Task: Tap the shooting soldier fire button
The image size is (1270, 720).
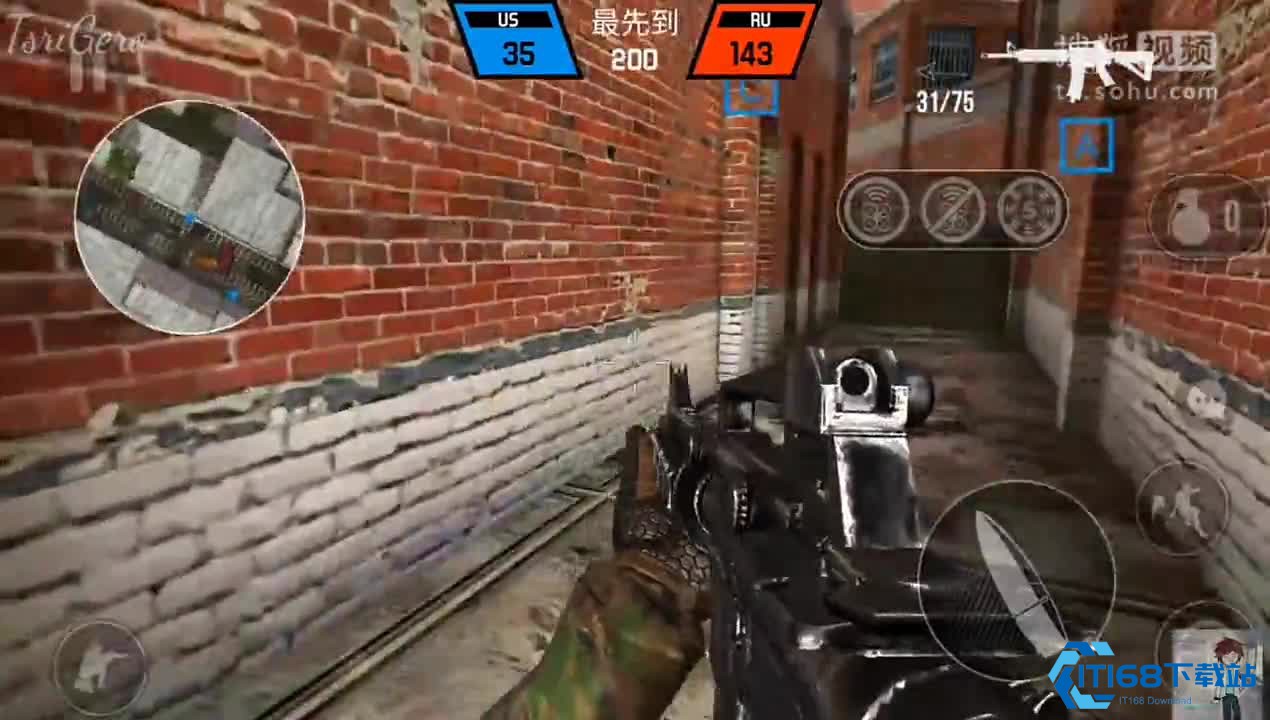Action: point(100,668)
